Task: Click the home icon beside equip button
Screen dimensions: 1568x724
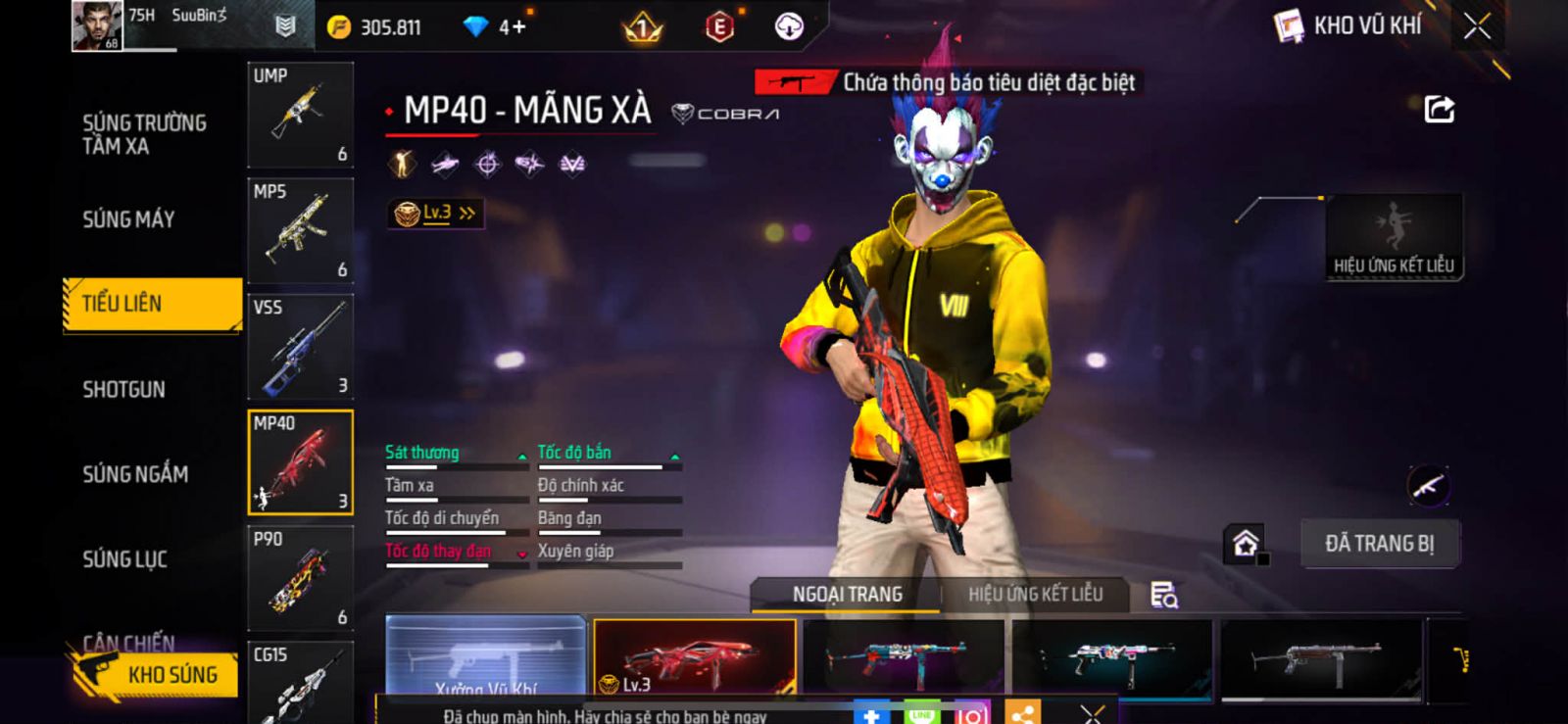Action: click(x=1246, y=543)
